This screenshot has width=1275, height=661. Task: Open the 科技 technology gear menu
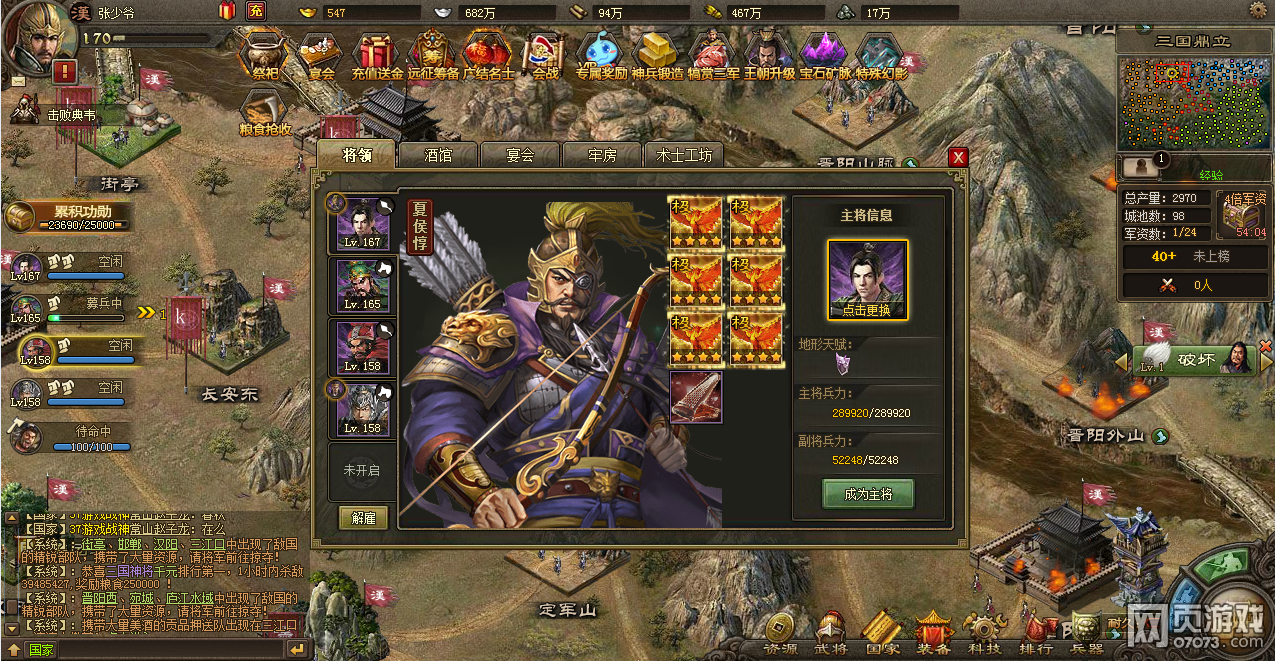pyautogui.click(x=983, y=632)
